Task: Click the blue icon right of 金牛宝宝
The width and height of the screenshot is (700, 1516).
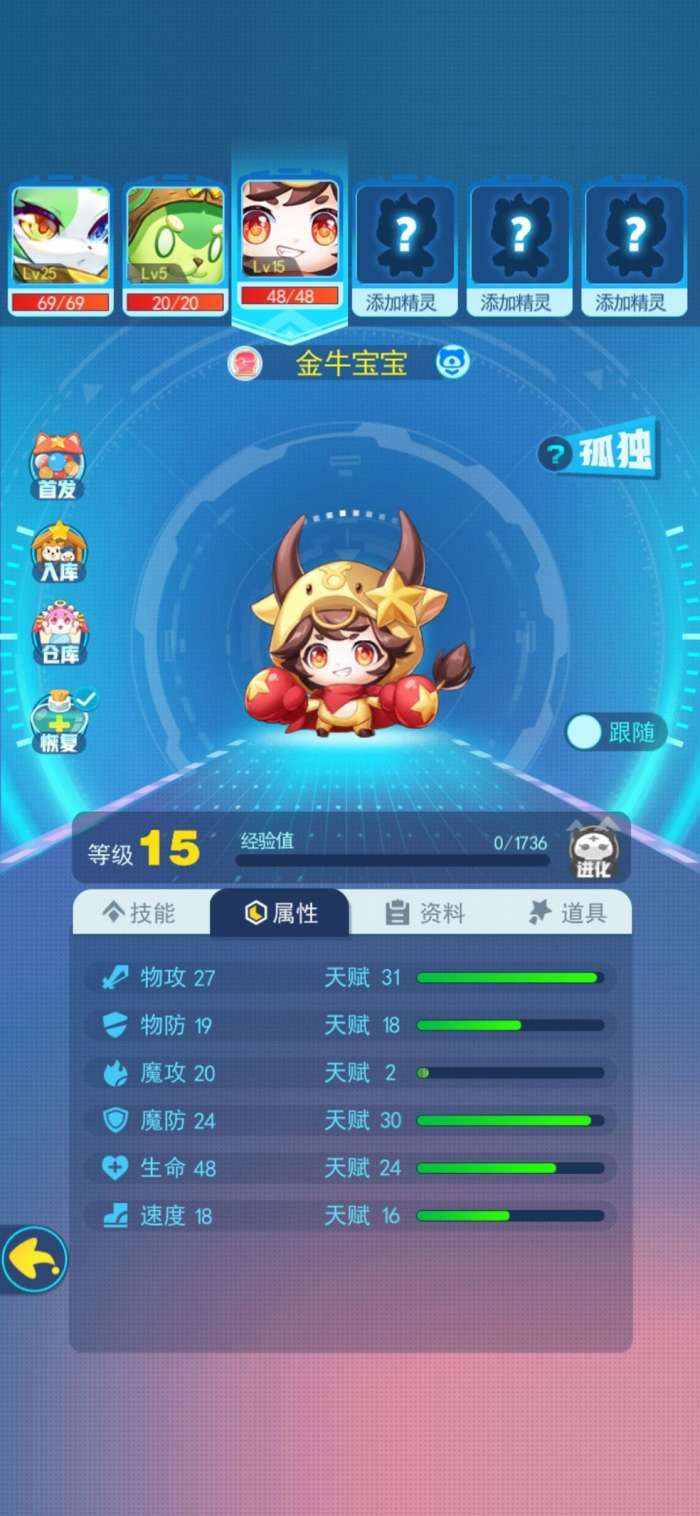Action: click(x=453, y=363)
